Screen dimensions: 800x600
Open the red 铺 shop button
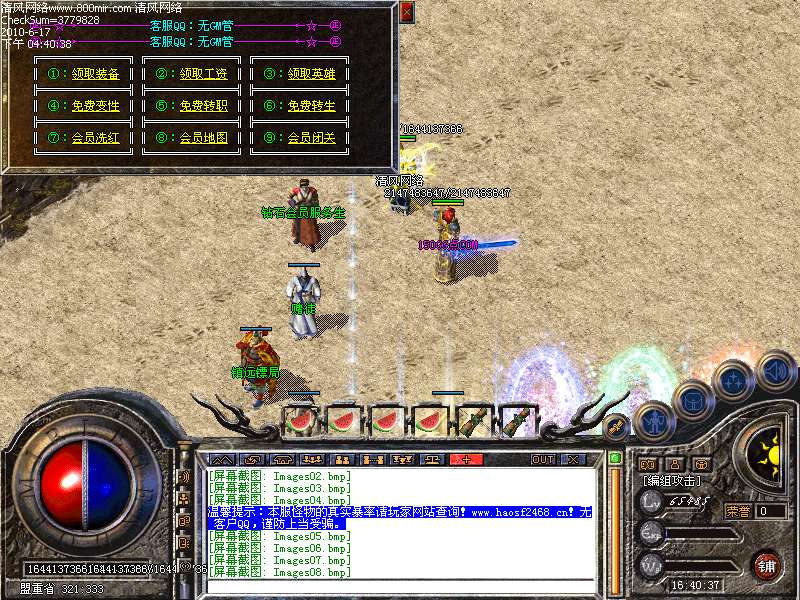pos(766,565)
